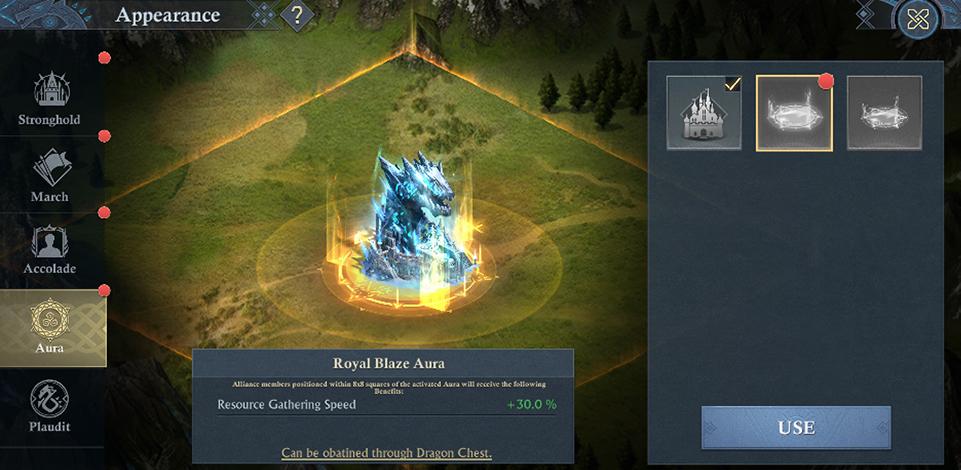
Task: Select the checked castle thumbnail
Action: click(x=705, y=113)
